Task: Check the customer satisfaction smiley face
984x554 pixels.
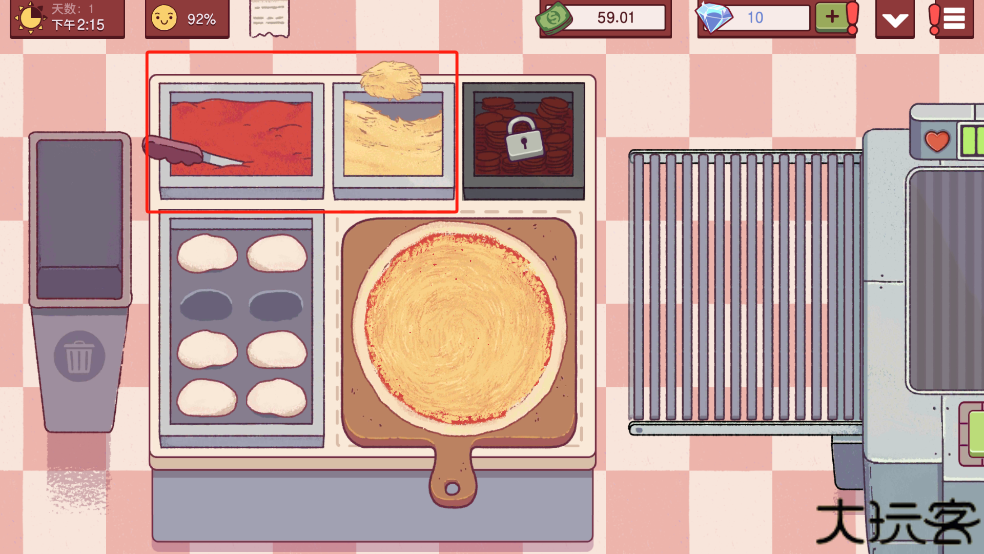Action: (163, 18)
